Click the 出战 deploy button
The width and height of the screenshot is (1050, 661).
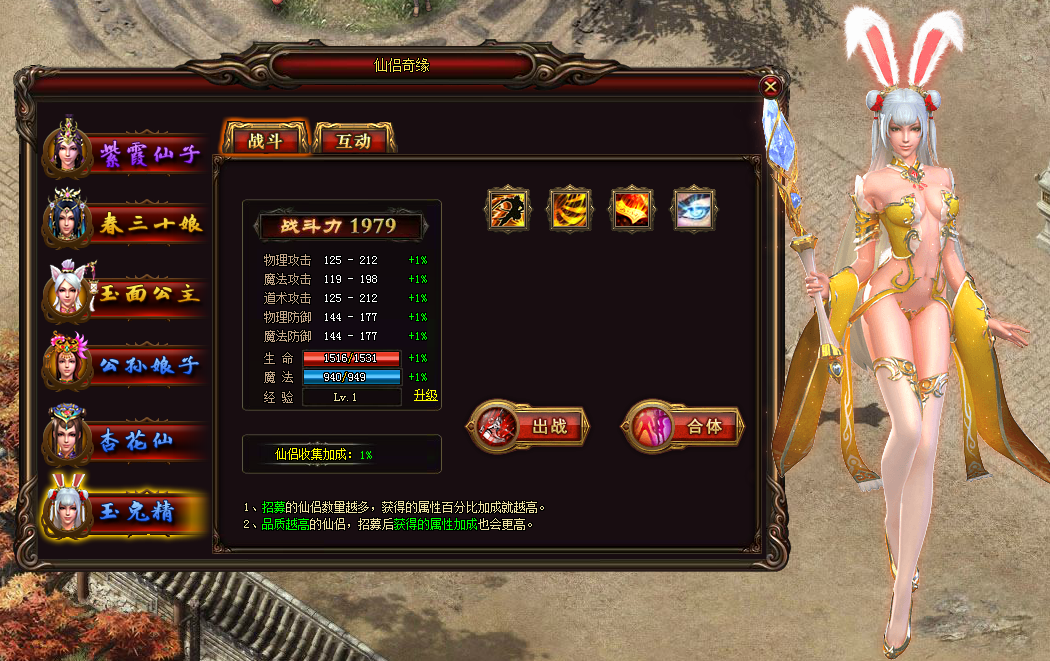[529, 427]
